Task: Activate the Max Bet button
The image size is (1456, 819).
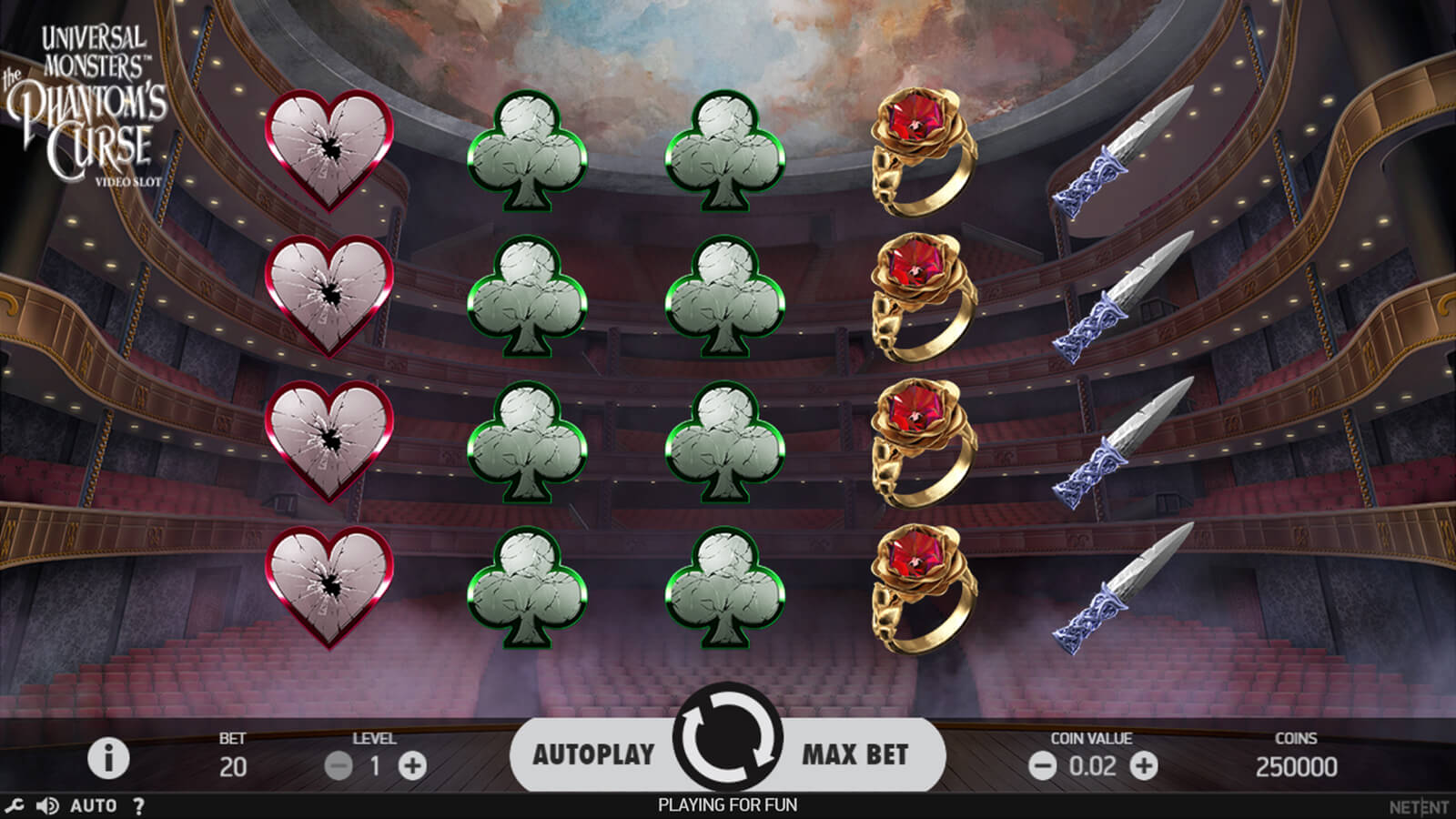Action: [854, 754]
